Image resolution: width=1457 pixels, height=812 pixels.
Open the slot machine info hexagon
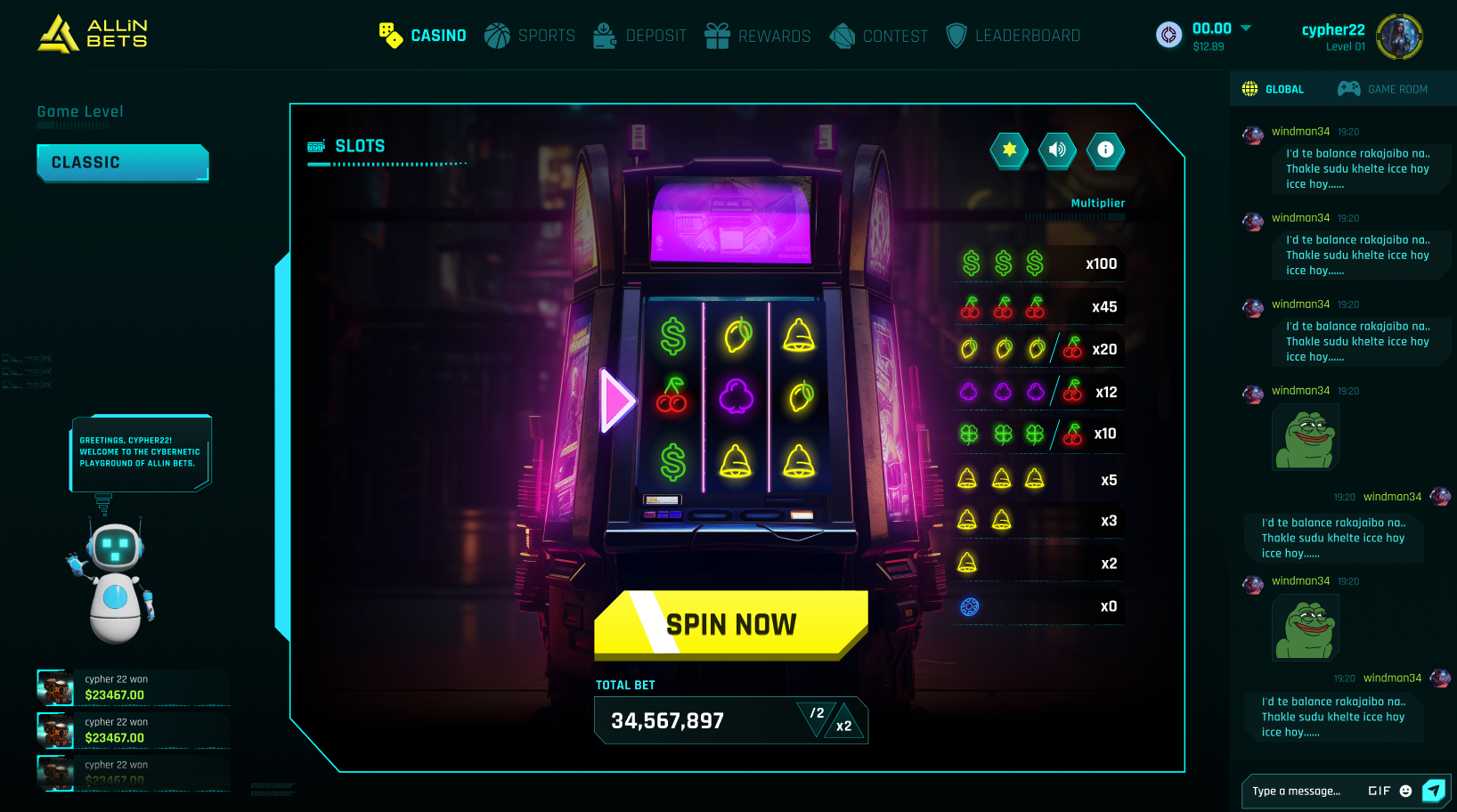(1105, 150)
